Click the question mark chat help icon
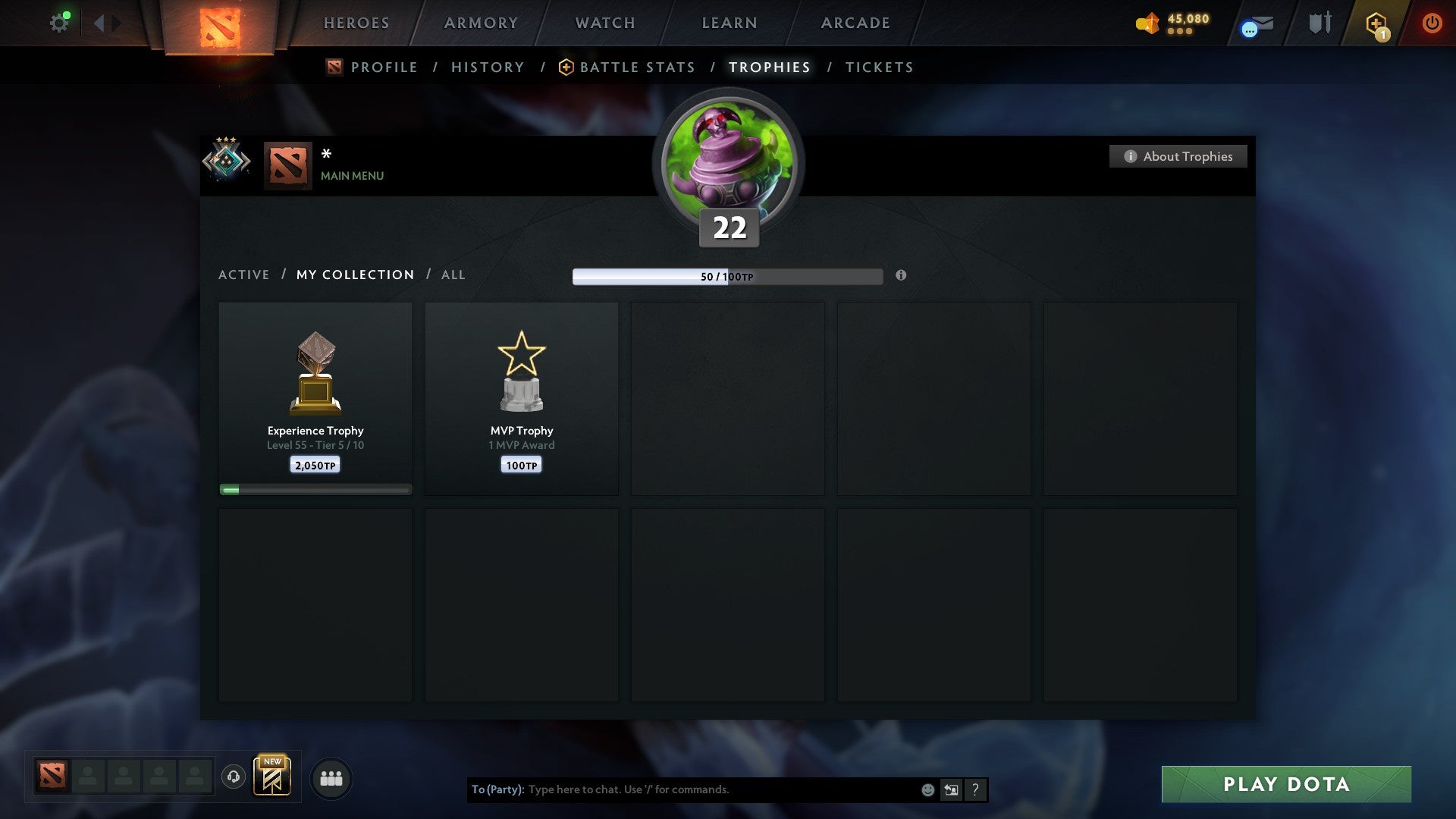Image resolution: width=1456 pixels, height=819 pixels. point(975,789)
